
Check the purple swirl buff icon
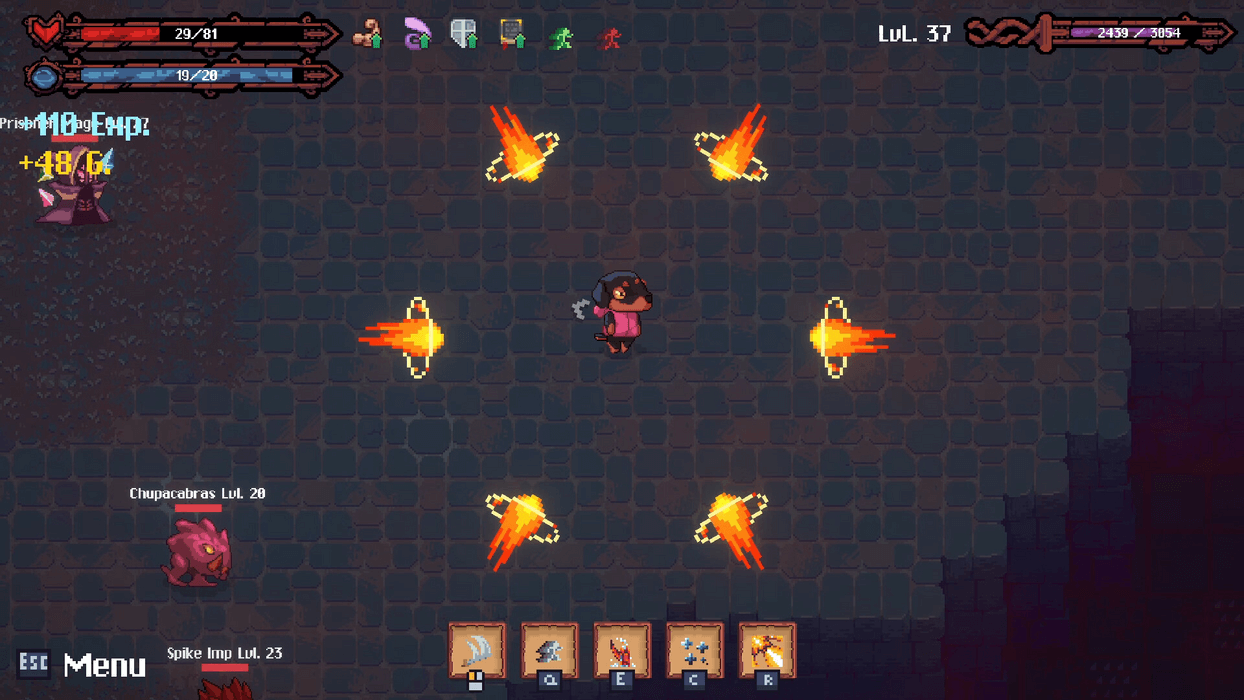(x=417, y=34)
